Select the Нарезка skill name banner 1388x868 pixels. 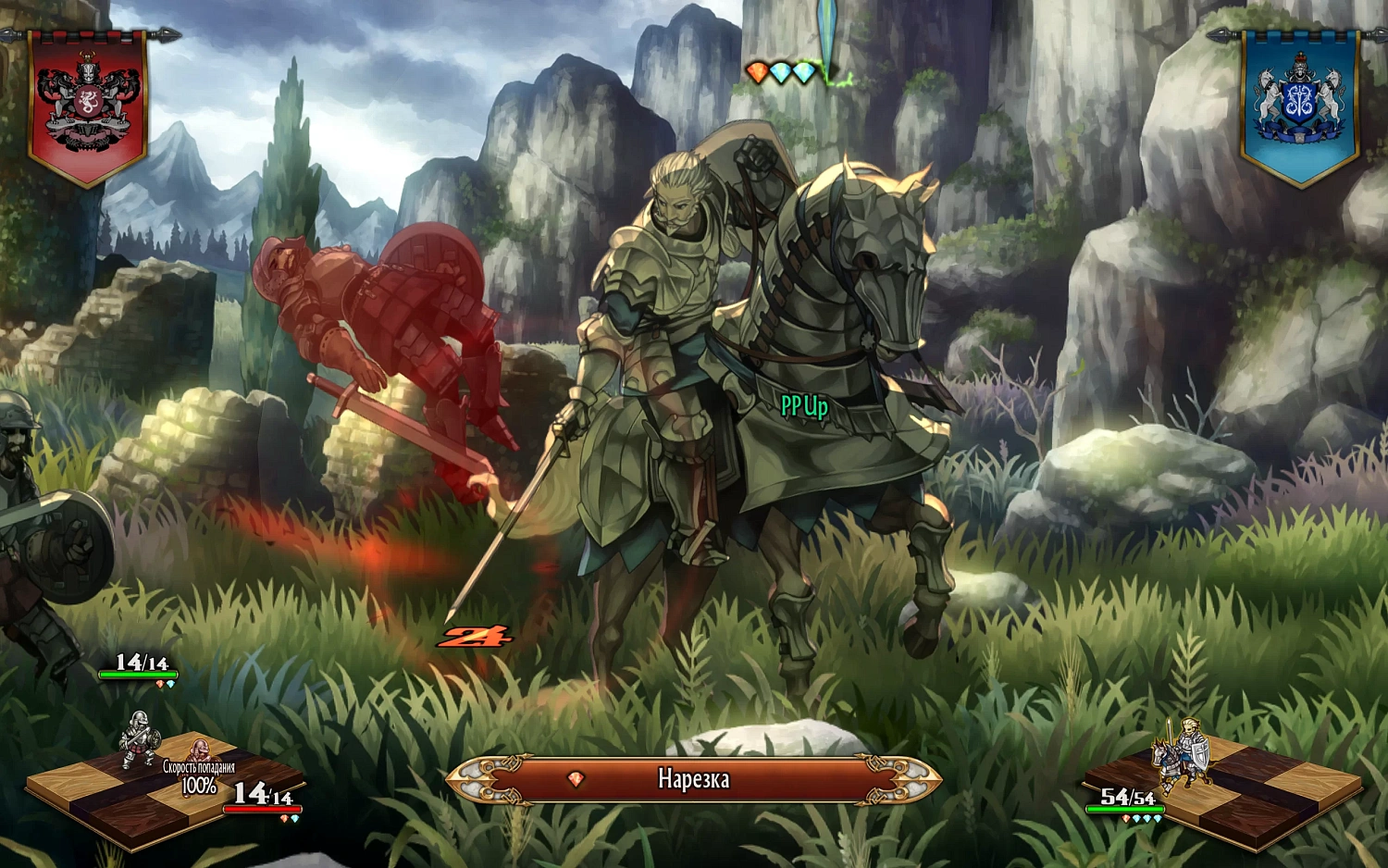click(693, 779)
